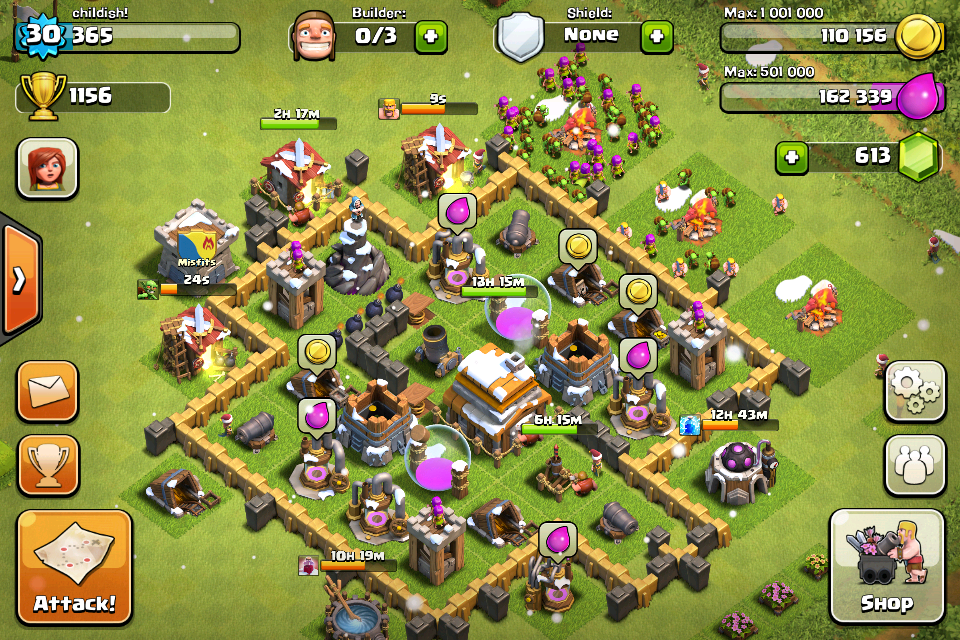Buy a shield with the plus button

tap(656, 36)
